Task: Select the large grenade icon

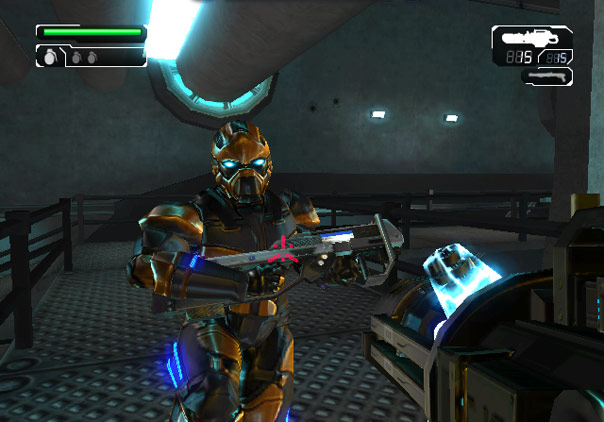Action: coord(49,57)
